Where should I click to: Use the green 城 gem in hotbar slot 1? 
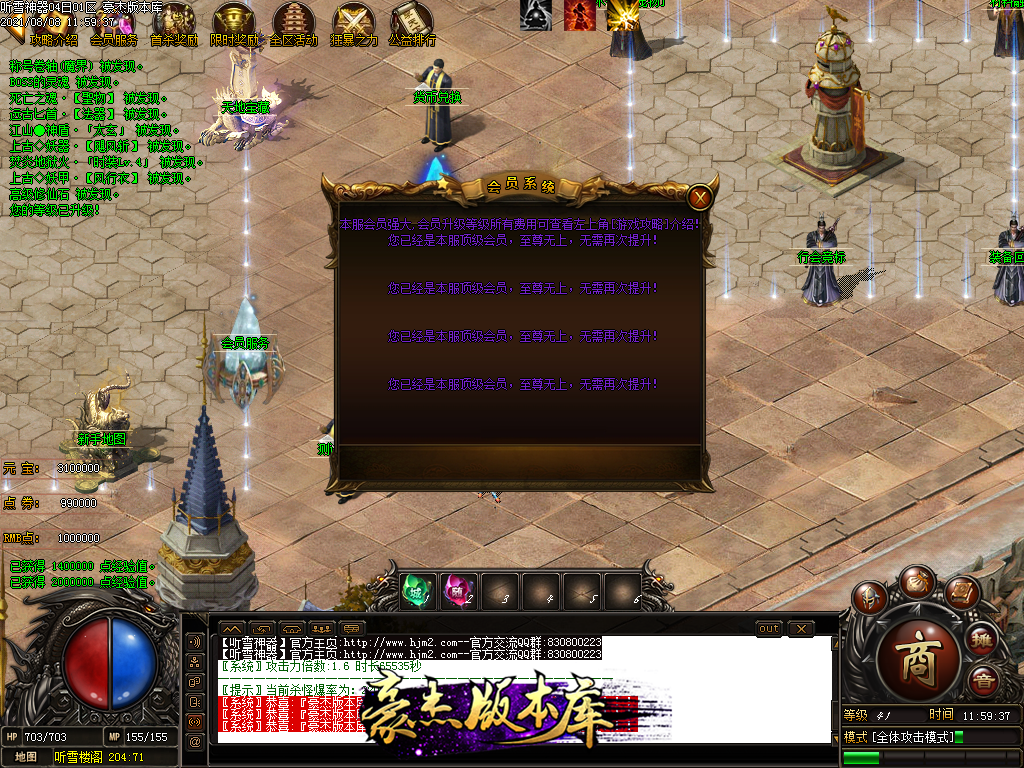tap(418, 591)
